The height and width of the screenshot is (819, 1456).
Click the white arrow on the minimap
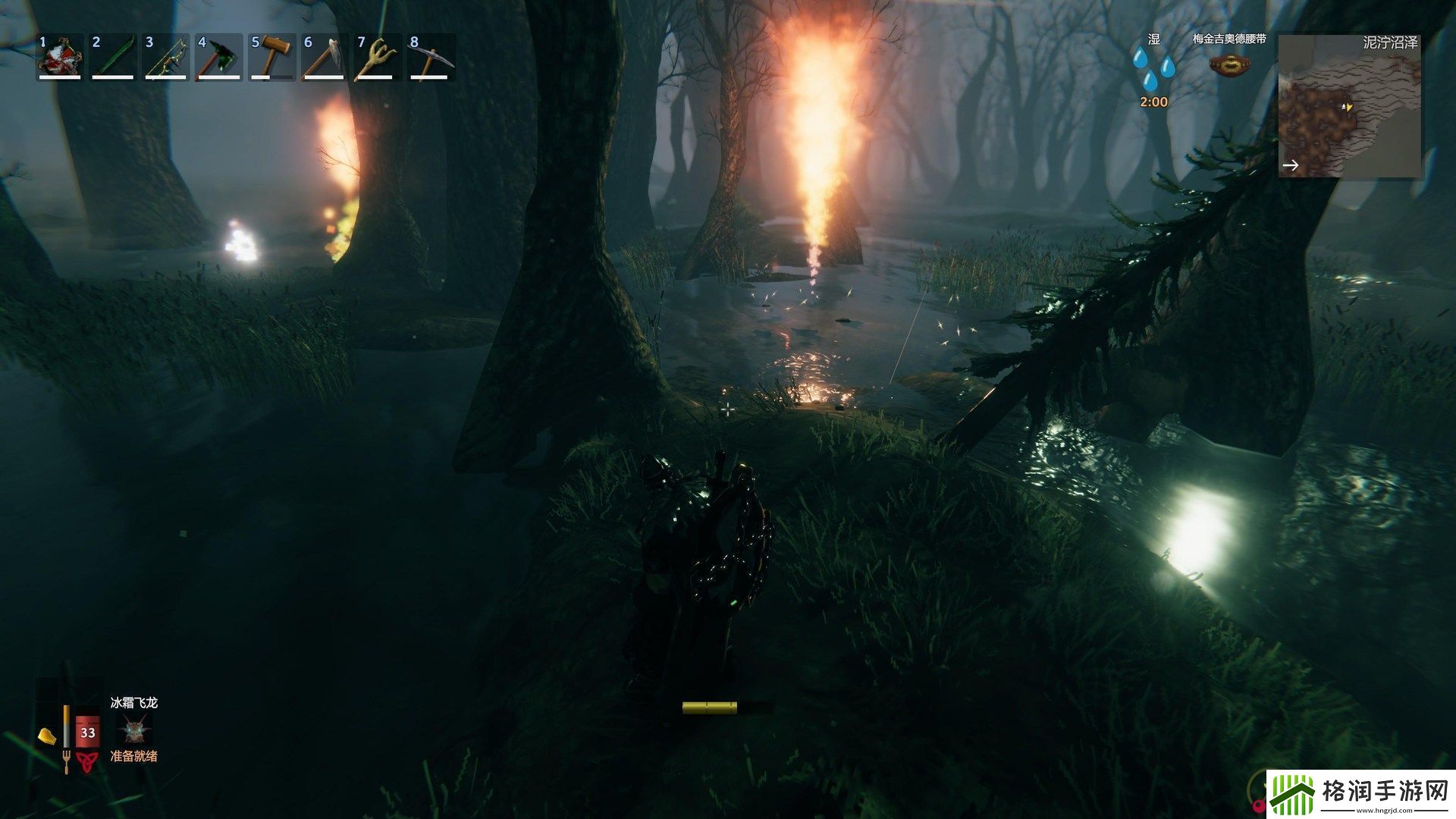(1291, 165)
